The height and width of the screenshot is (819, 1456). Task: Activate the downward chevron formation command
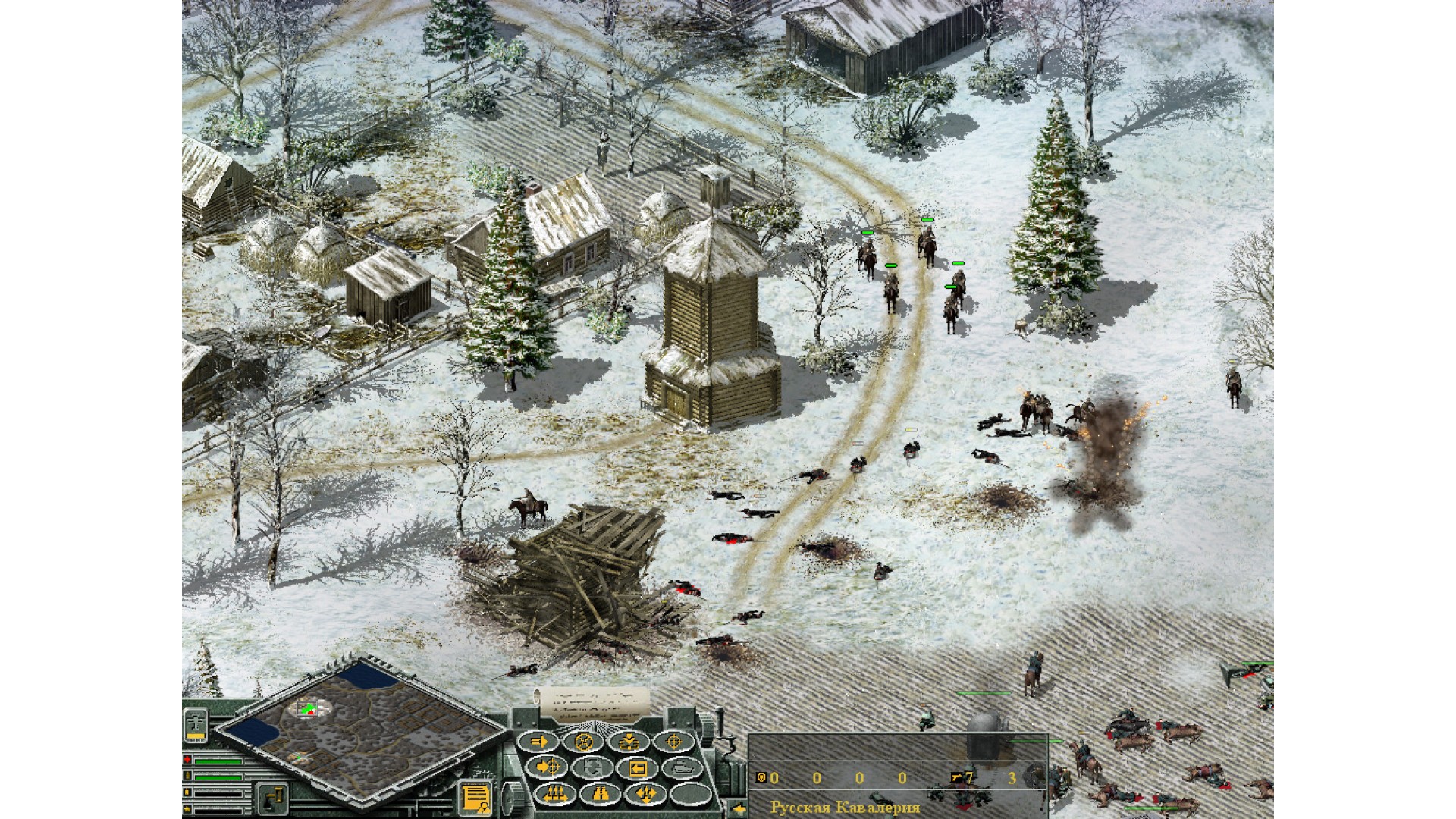click(x=629, y=742)
